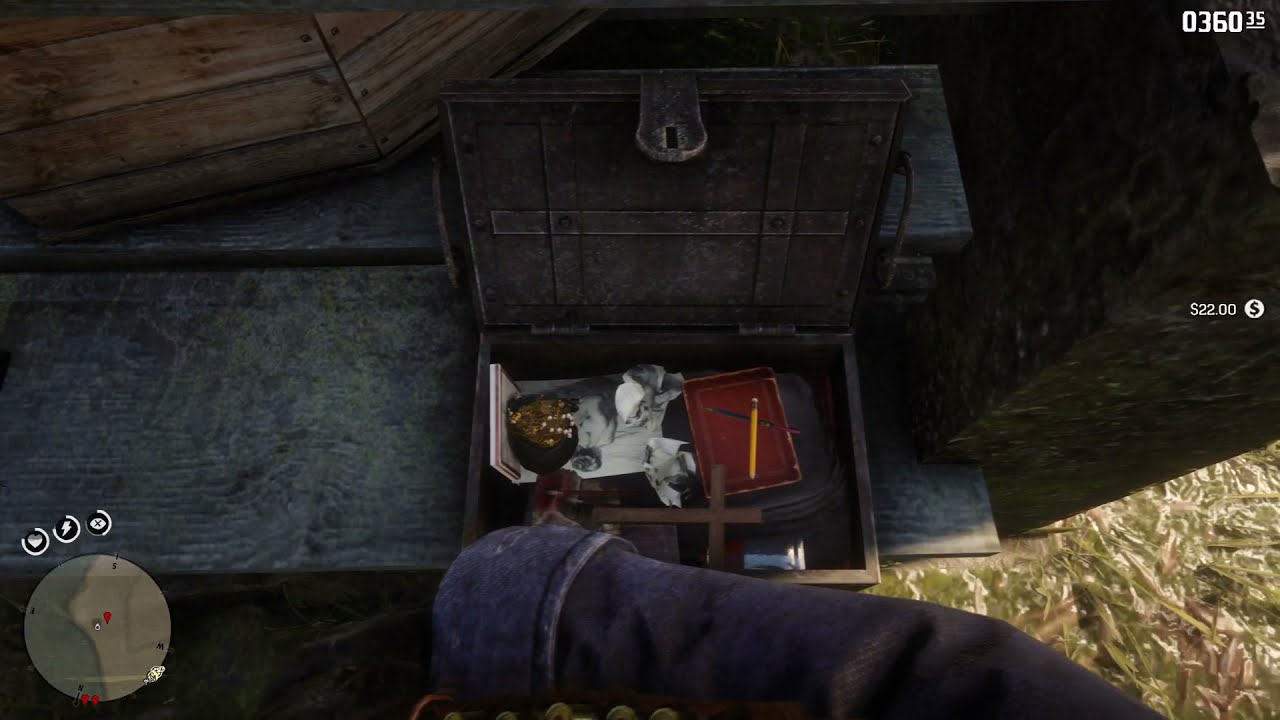This screenshot has width=1280, height=720.
Task: Open the circular minimap
Action: tap(97, 627)
